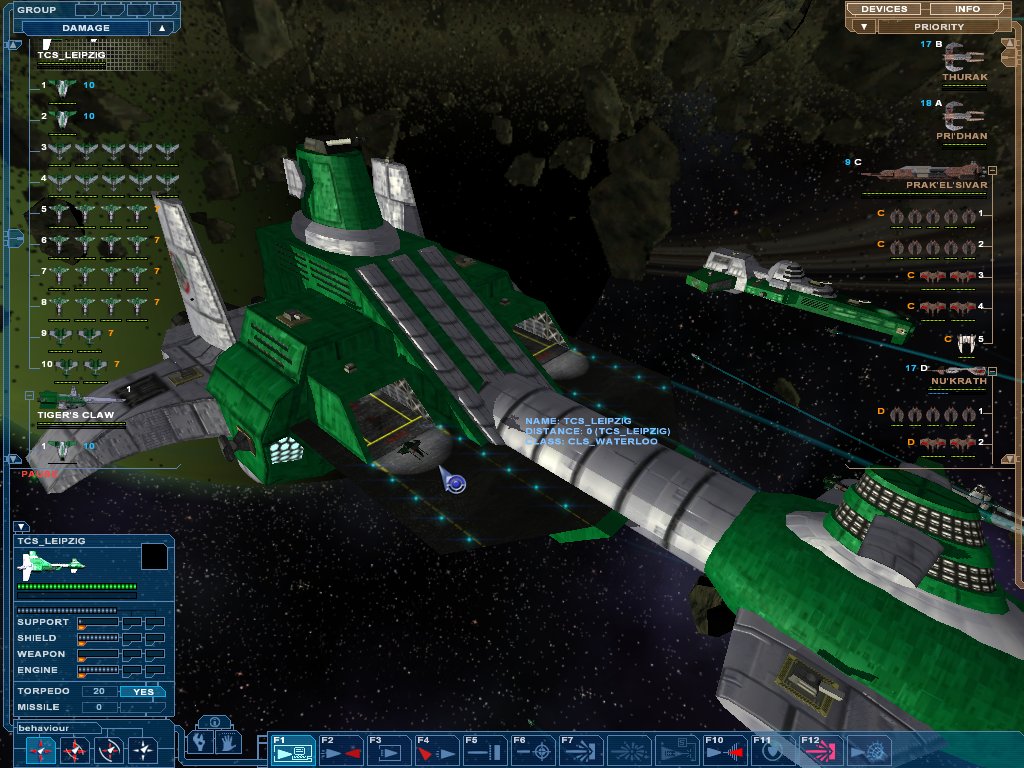Viewport: 1024px width, 768px height.
Task: Choose the F4 command icon
Action: (437, 749)
